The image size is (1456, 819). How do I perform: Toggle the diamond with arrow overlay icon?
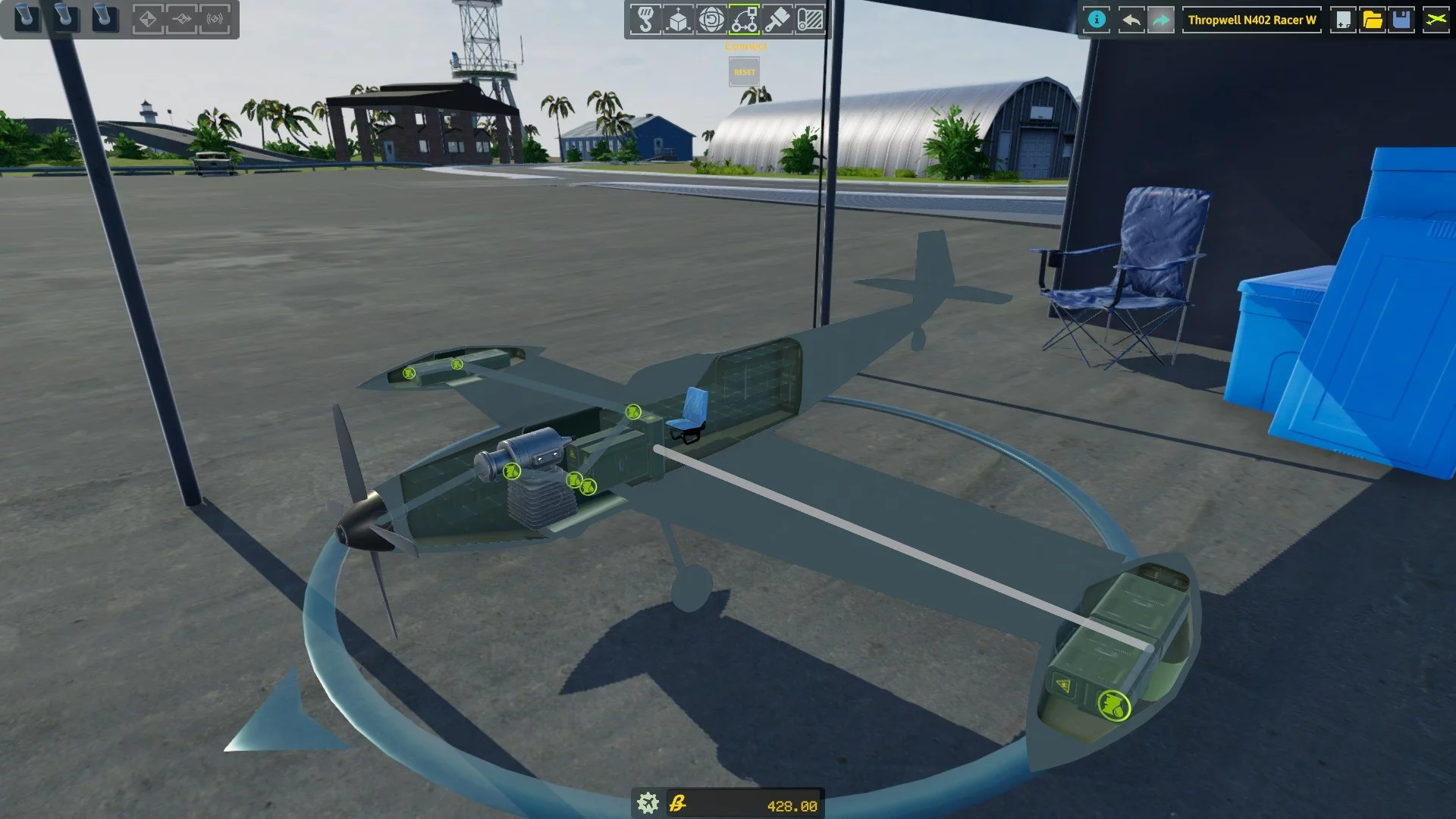pyautogui.click(x=182, y=19)
